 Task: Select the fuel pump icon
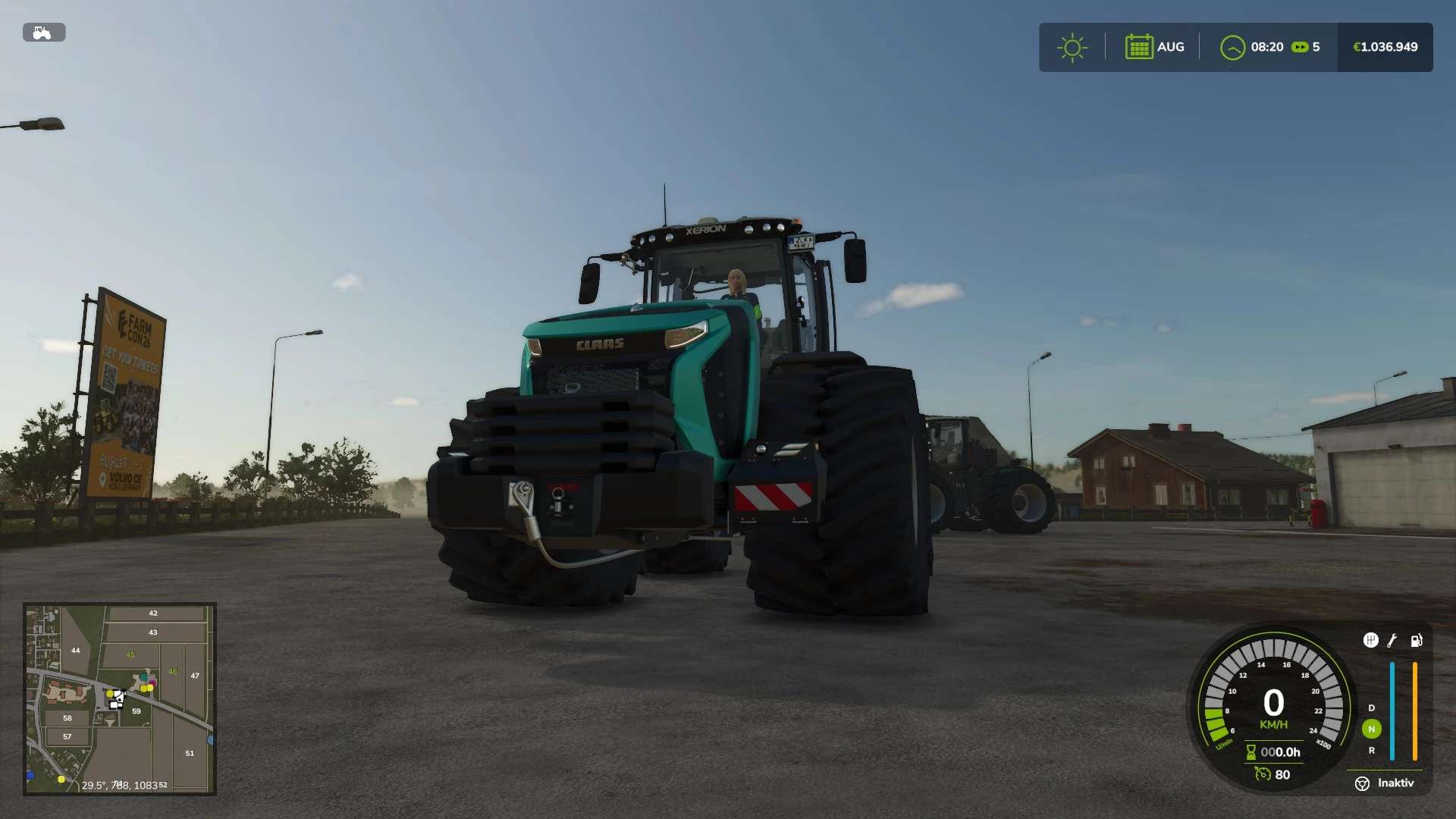[x=1416, y=641]
